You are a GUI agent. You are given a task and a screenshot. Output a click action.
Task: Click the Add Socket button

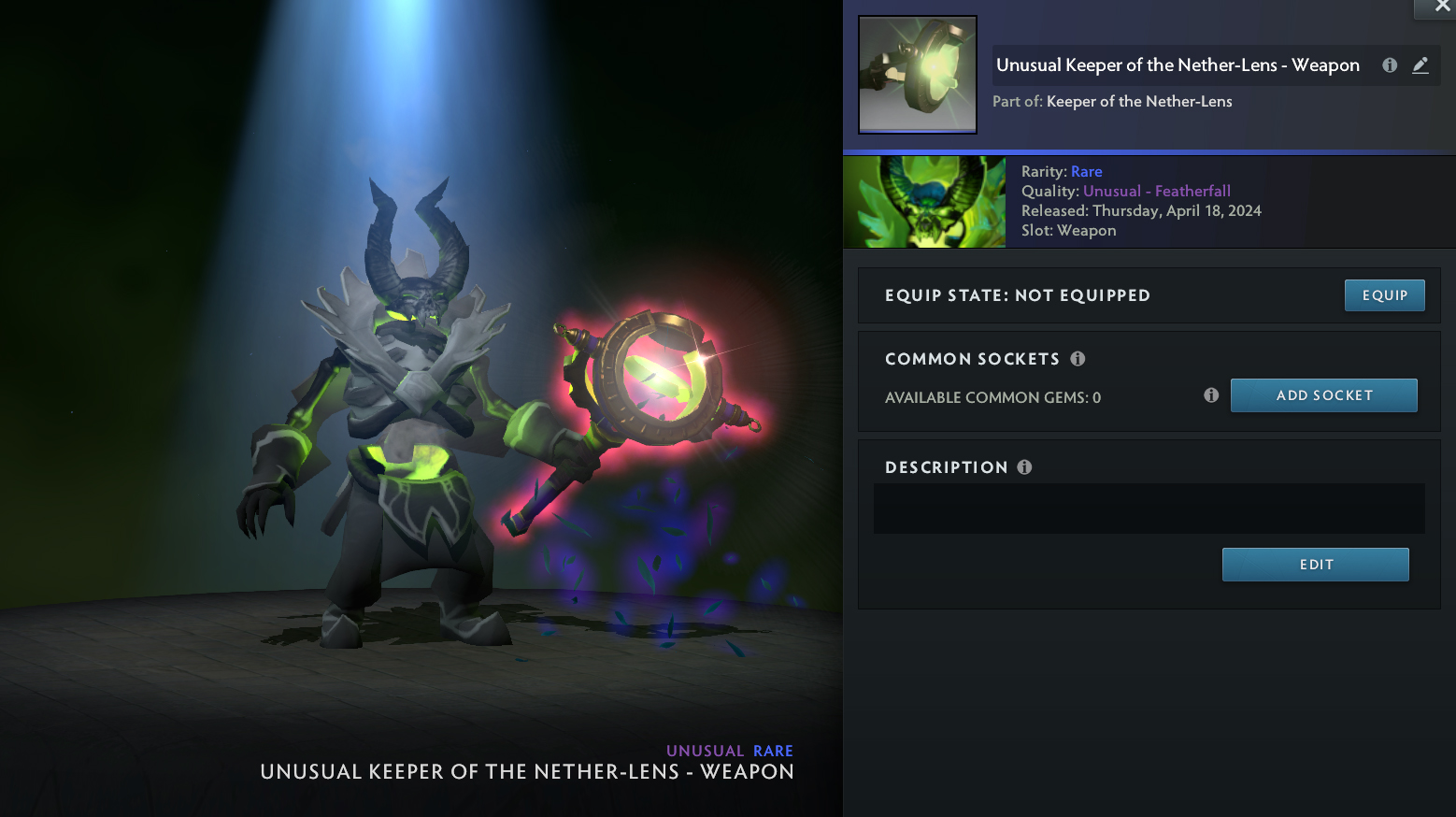point(1323,395)
